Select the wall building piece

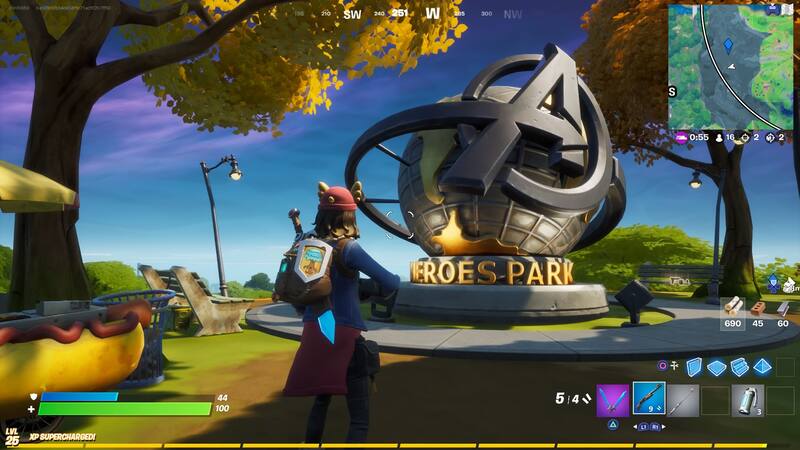coord(694,367)
